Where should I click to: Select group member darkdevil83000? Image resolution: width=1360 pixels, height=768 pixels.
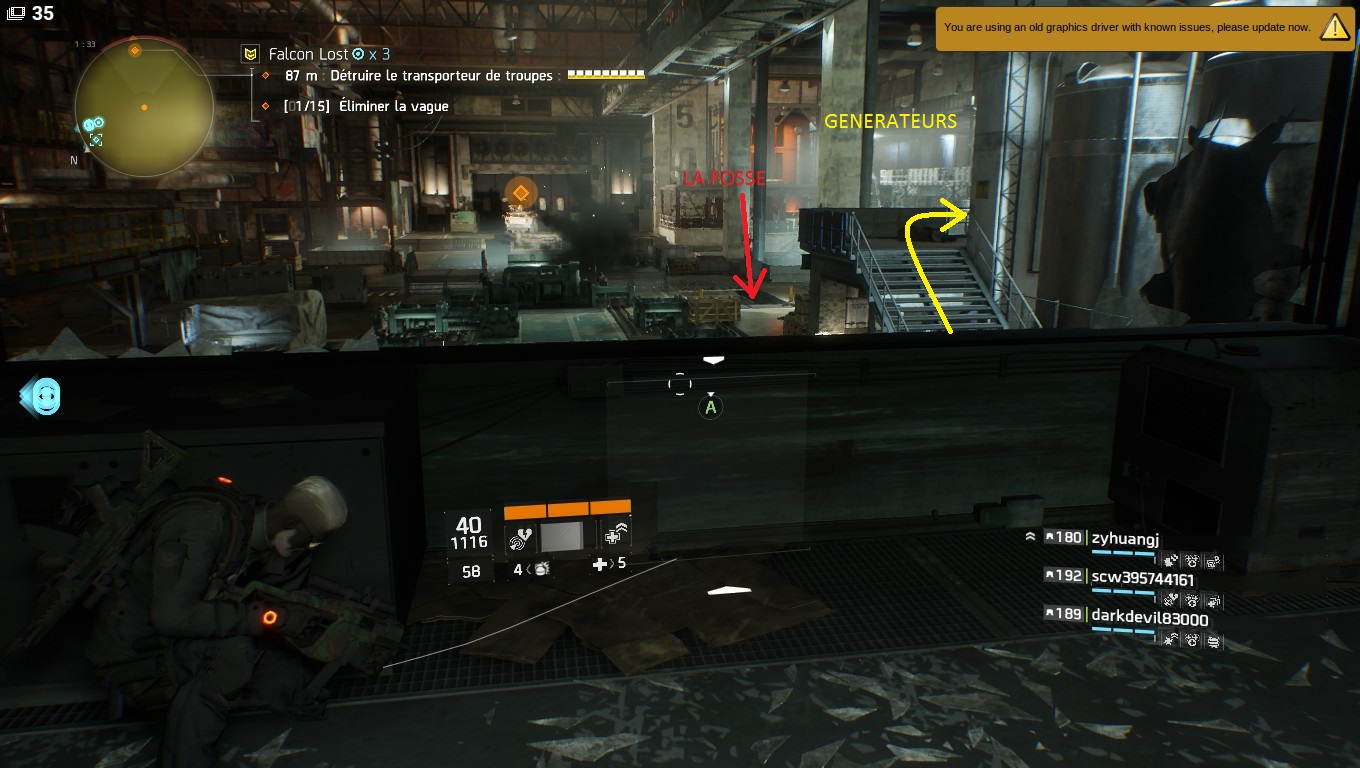pos(1149,619)
